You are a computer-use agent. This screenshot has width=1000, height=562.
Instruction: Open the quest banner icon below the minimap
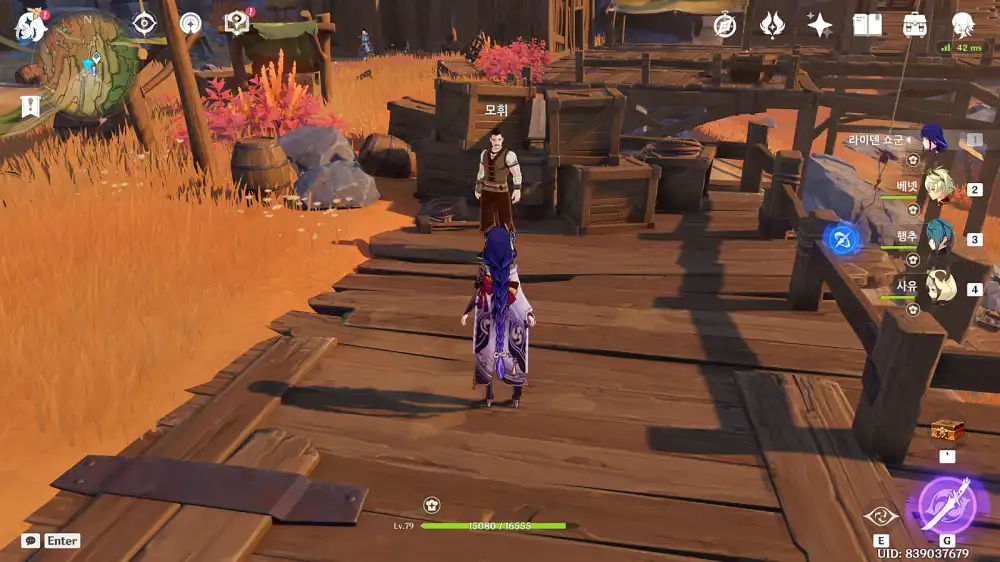[x=30, y=106]
